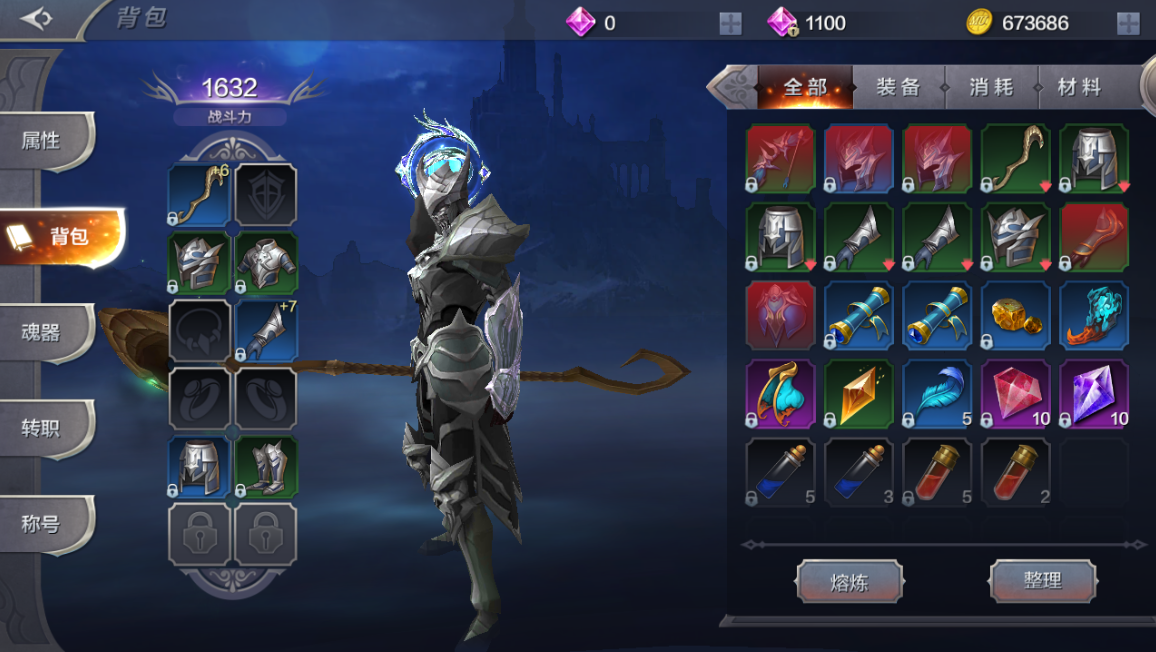Switch to the 消耗 consumables filter
Viewport: 1156px width, 652px height.
click(x=991, y=88)
